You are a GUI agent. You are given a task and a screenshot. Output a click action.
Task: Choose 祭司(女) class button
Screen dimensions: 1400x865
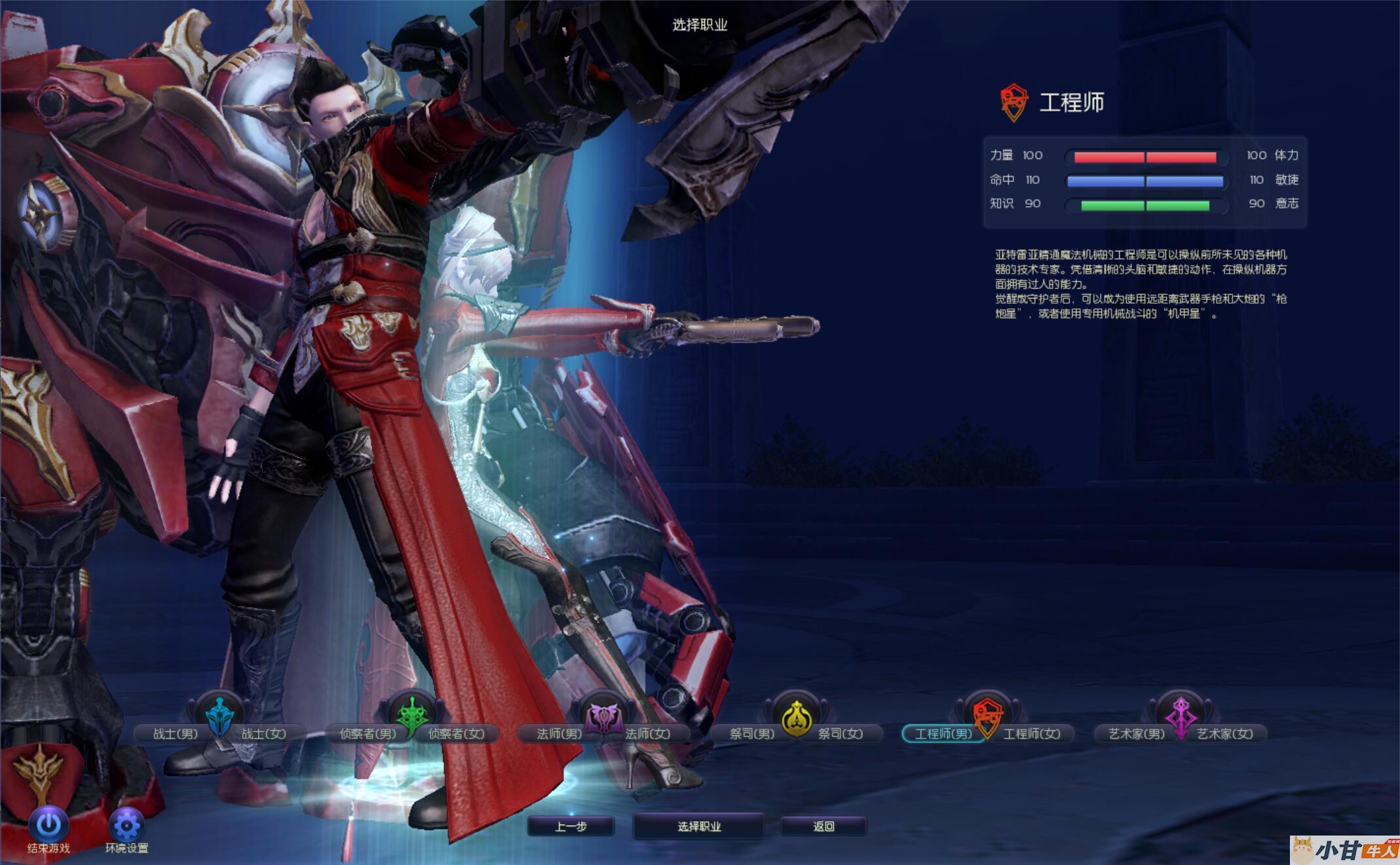pos(841,734)
